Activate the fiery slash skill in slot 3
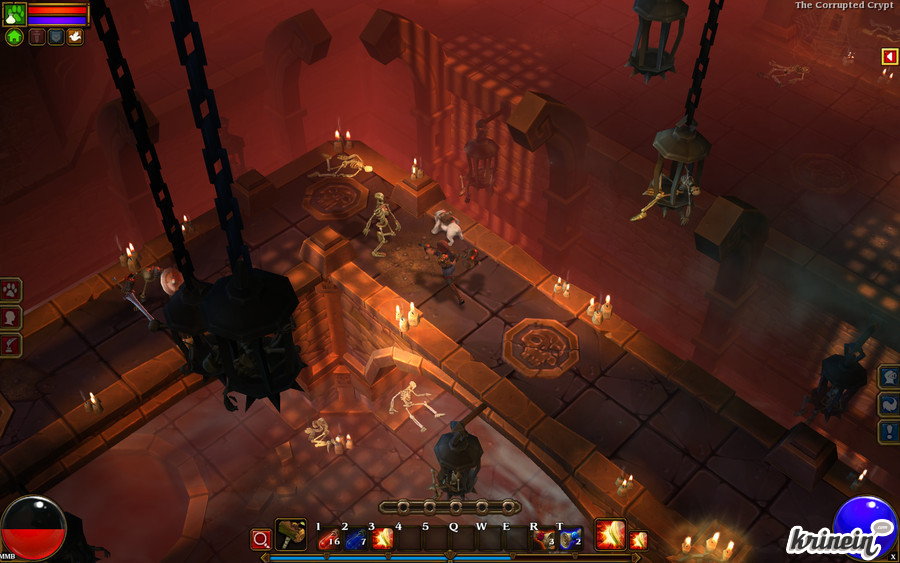 [x=382, y=540]
